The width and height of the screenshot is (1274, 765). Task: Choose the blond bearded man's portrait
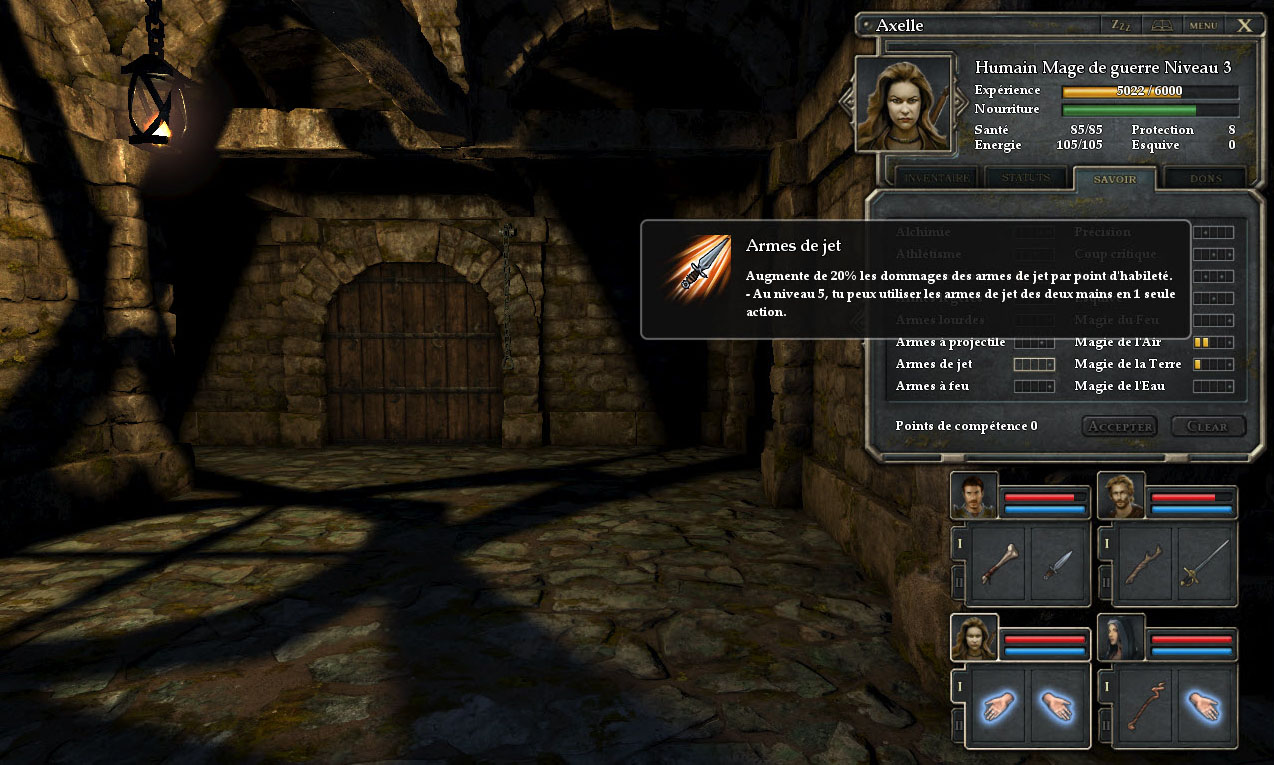pos(1121,495)
